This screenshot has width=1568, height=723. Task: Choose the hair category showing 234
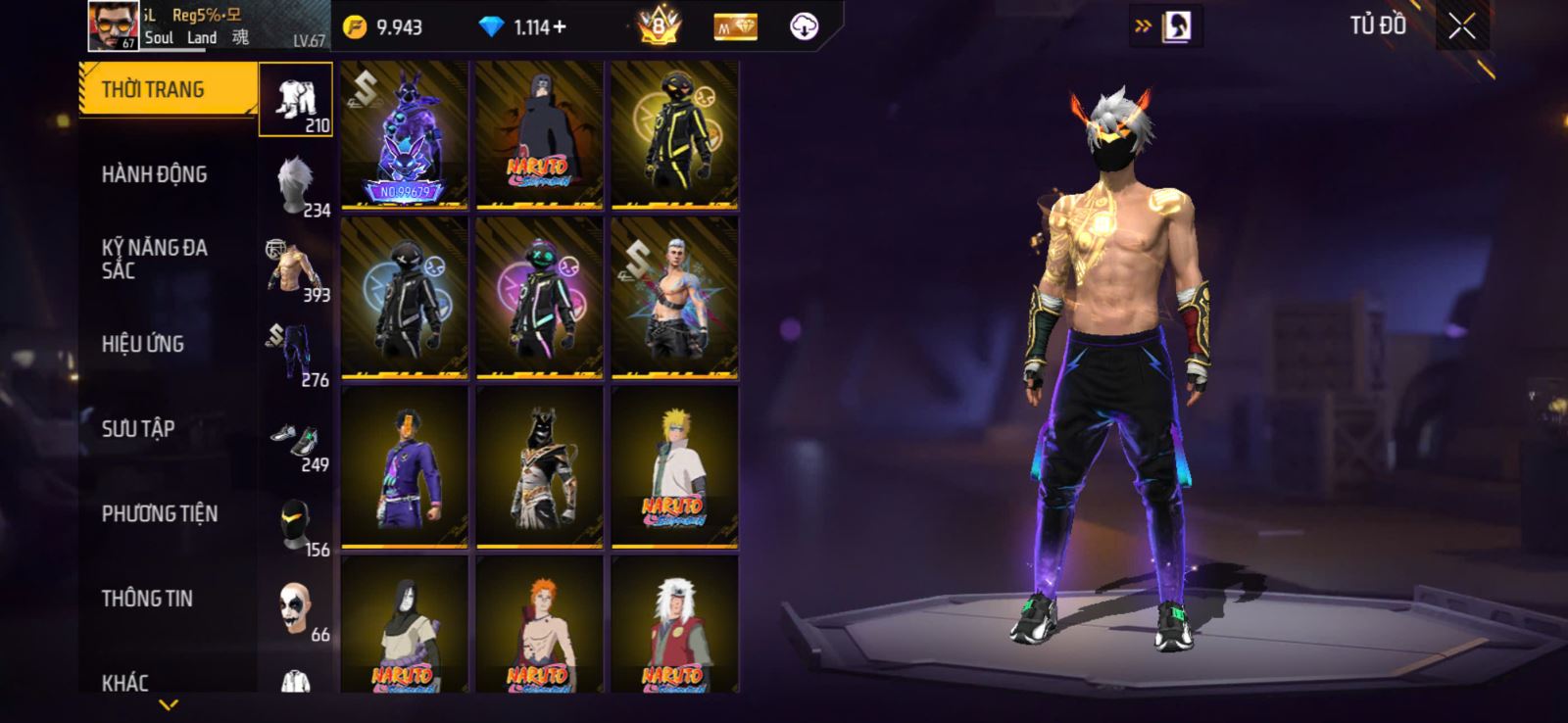click(x=296, y=185)
